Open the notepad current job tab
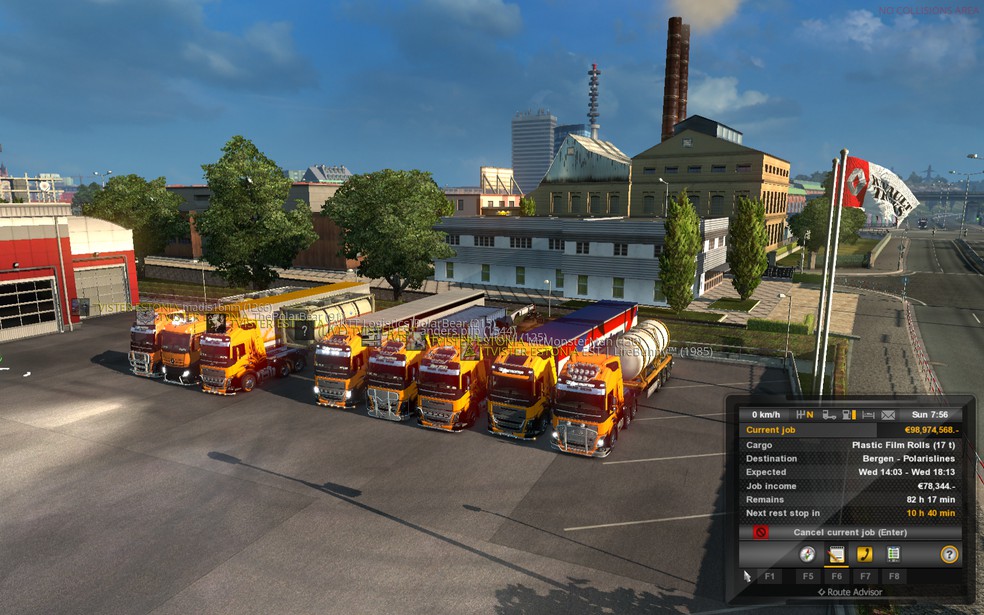Screen dimensions: 984x615 [836, 554]
